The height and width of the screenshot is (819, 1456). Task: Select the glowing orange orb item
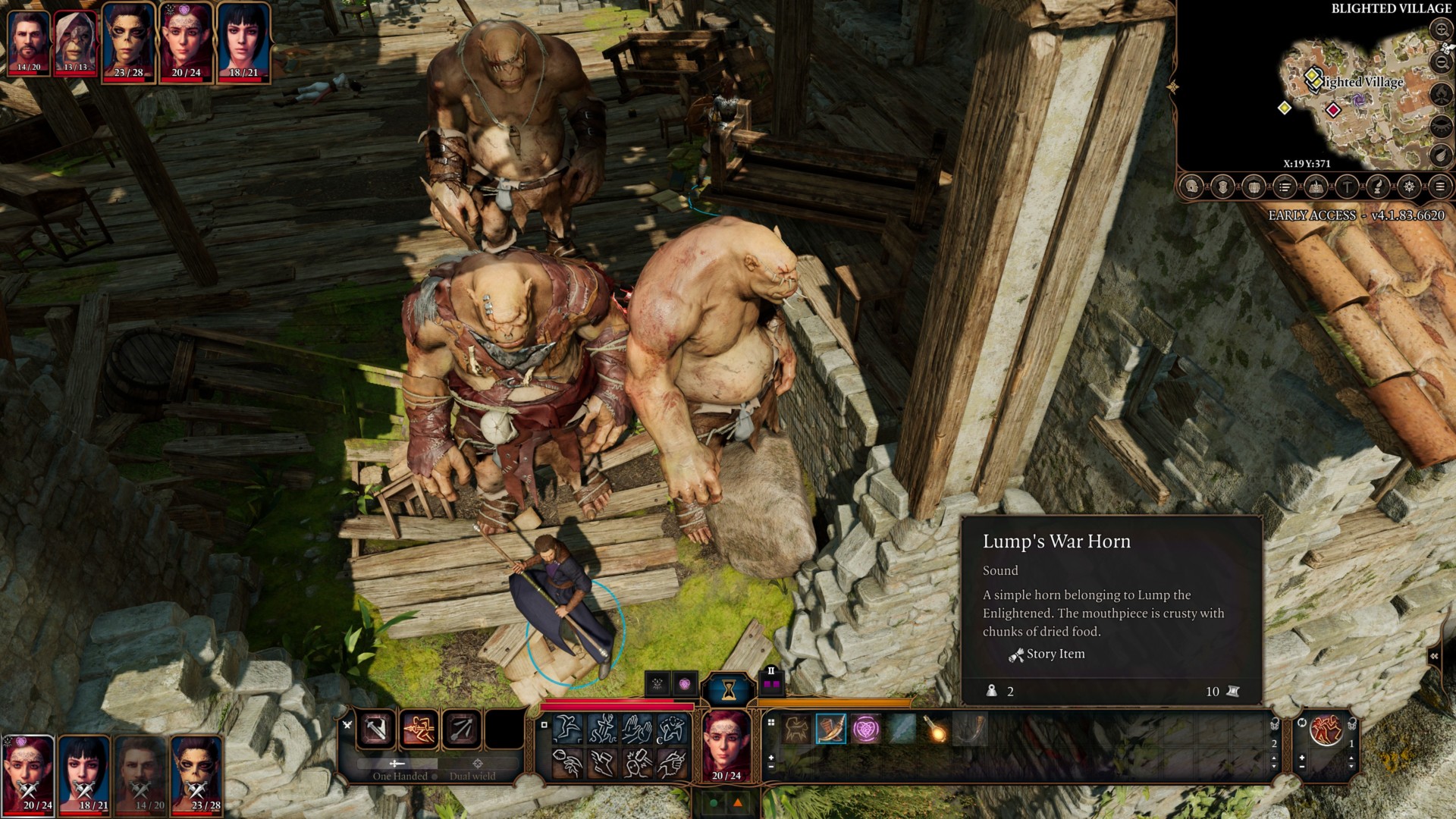tap(937, 730)
